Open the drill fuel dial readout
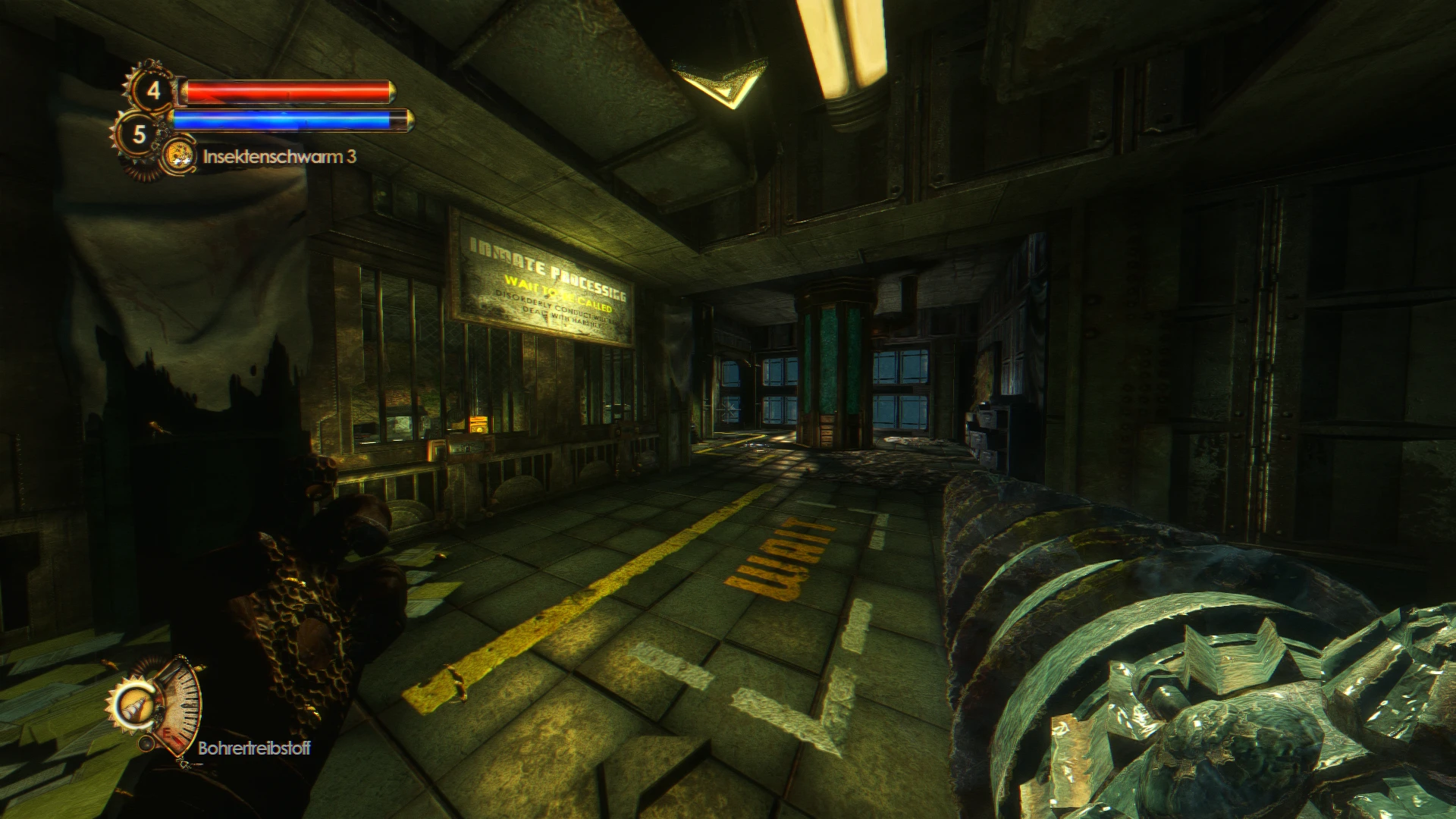1456x819 pixels. 180,705
